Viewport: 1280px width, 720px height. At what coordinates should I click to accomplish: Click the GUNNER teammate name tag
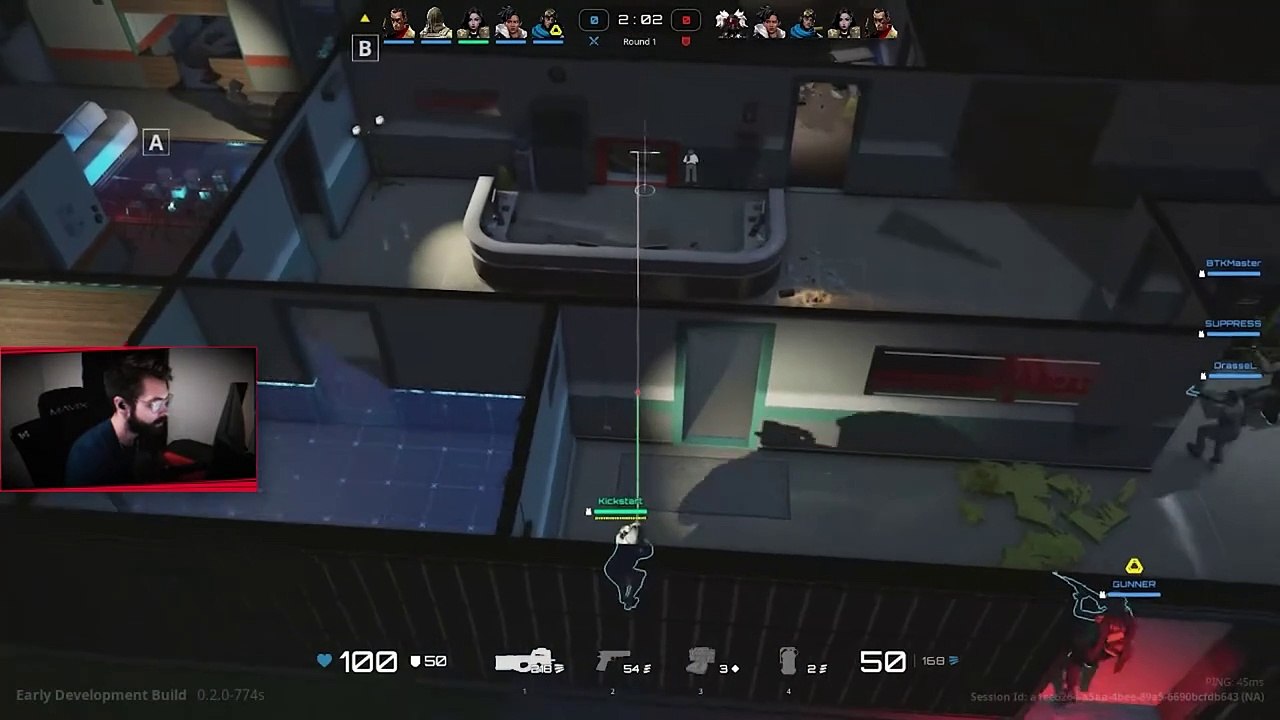click(x=1134, y=584)
